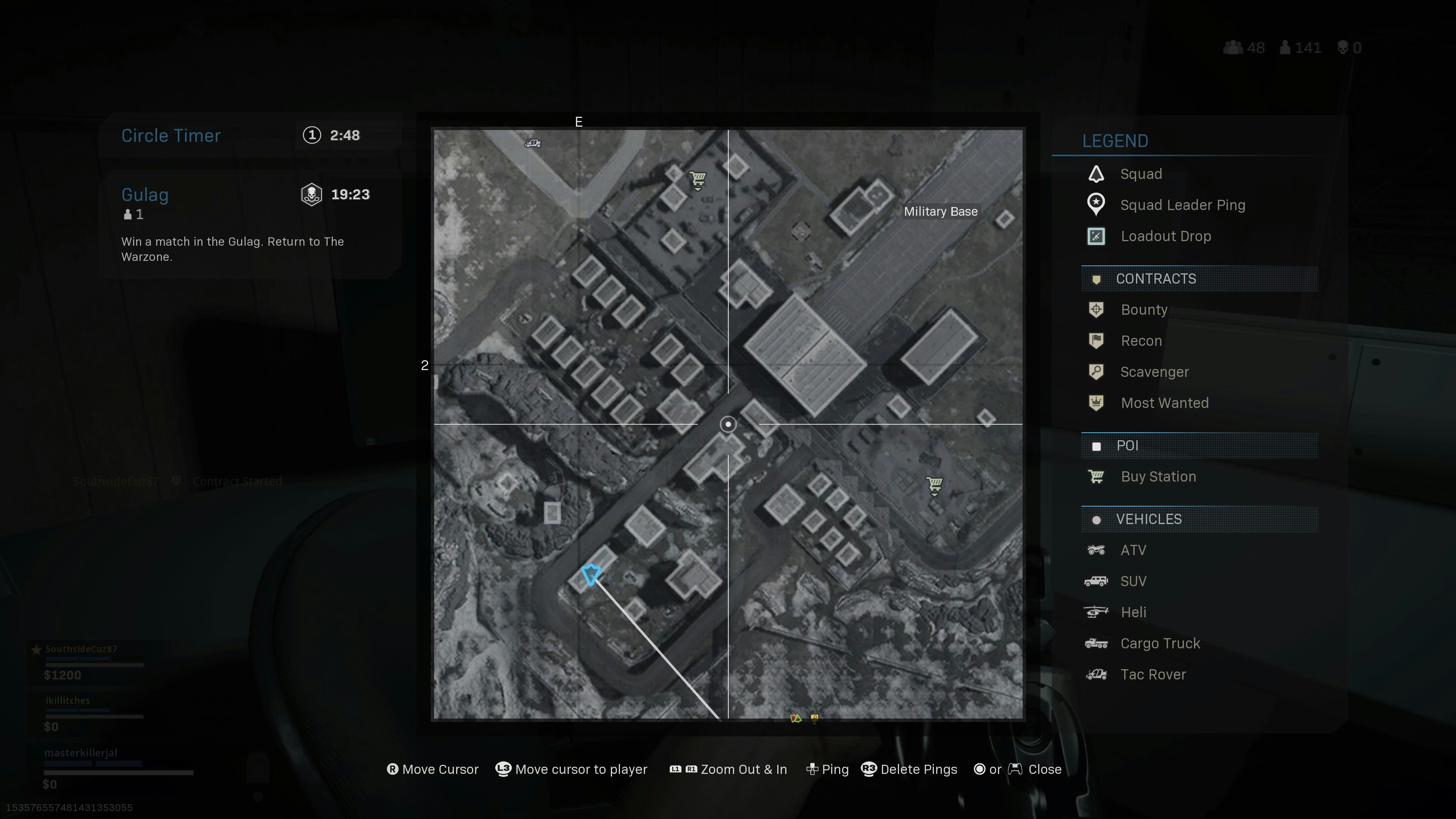Click the Tac Rover marker on map
Viewport: 1456px width, 819px height.
tap(532, 144)
